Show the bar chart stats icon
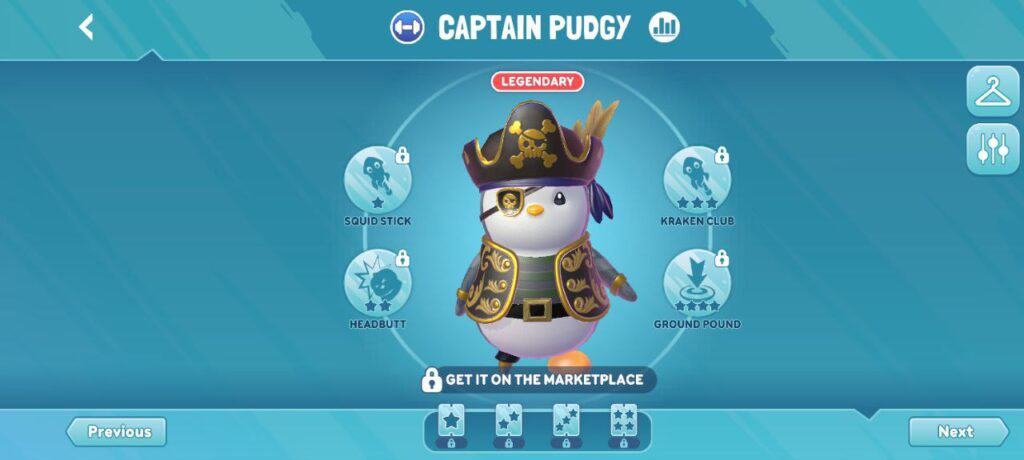Screen dimensions: 1024x460 664,27
